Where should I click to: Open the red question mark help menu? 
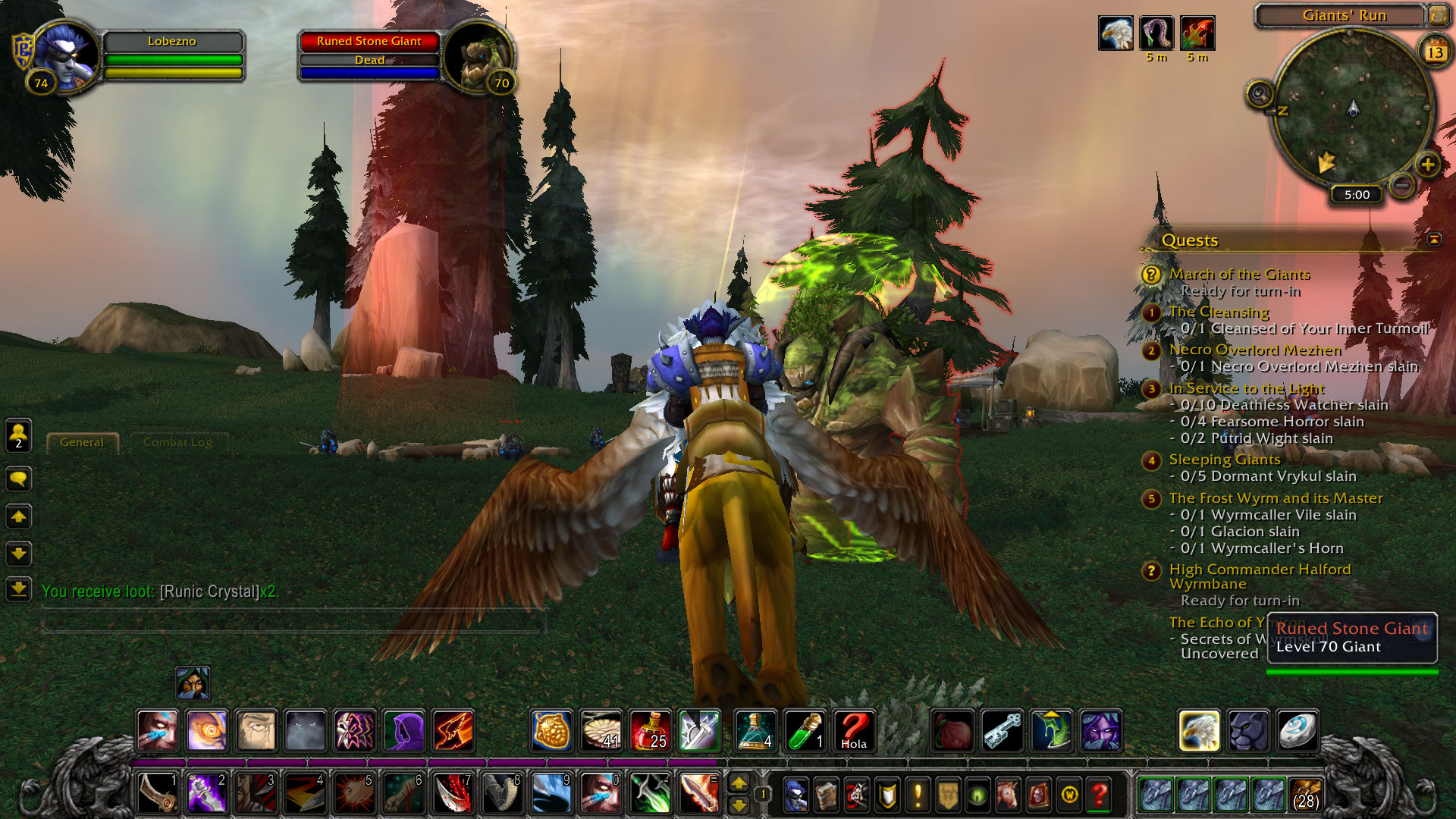[1099, 795]
